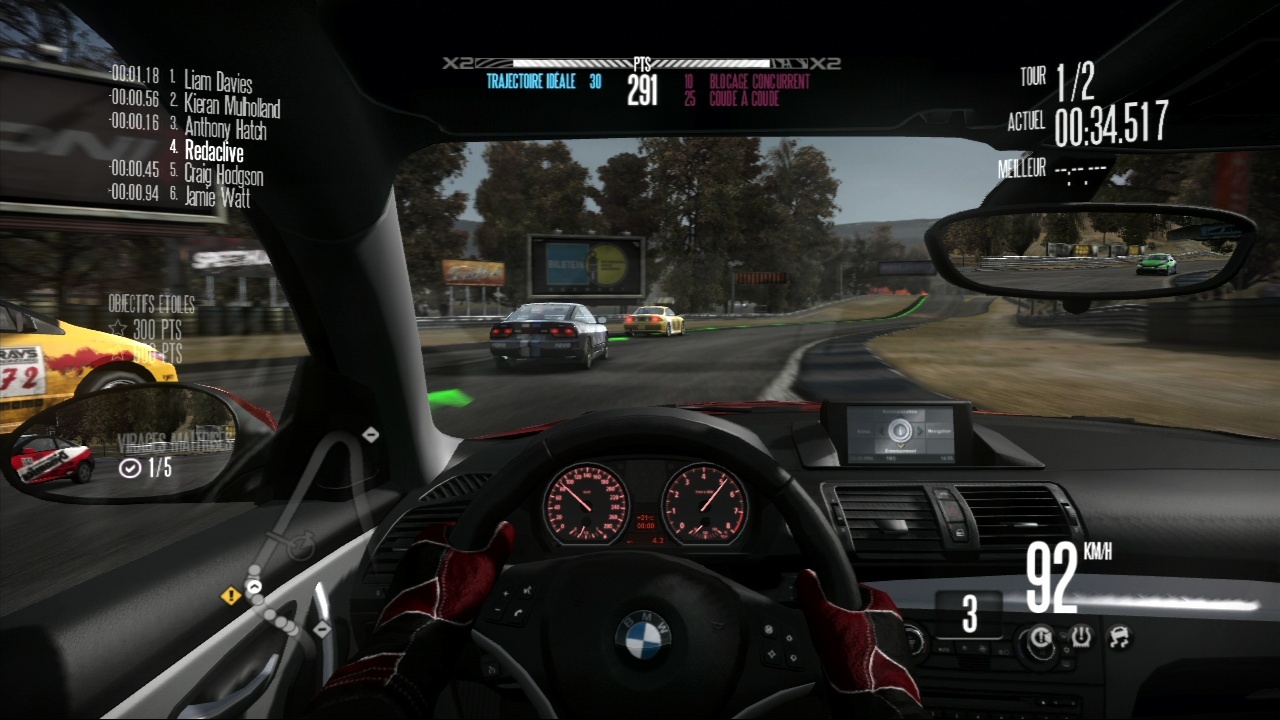Screen dimensions: 1280x720
Task: Activate the brake assist icon
Action: 1041,636
